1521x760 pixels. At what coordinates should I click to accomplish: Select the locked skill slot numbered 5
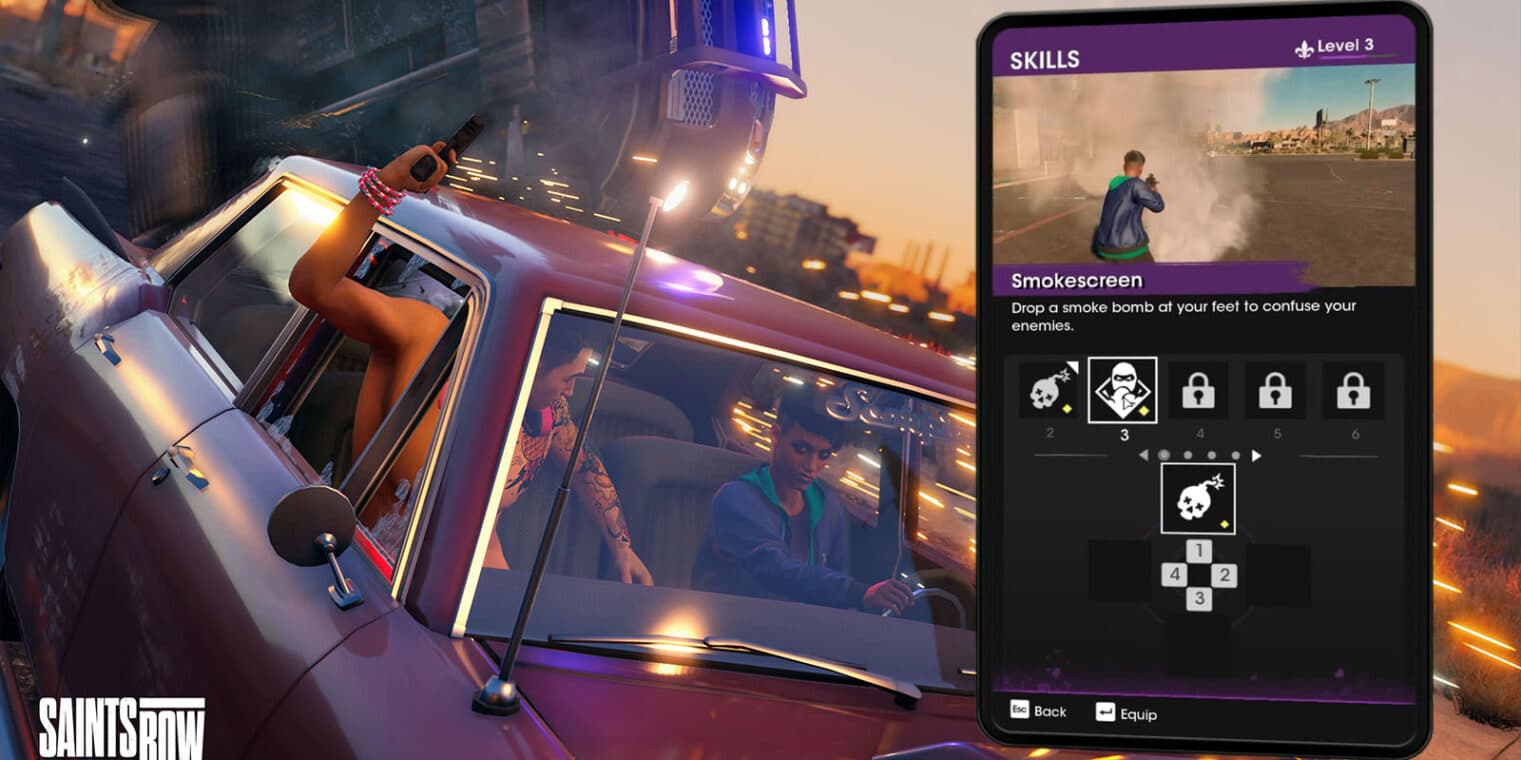1275,390
